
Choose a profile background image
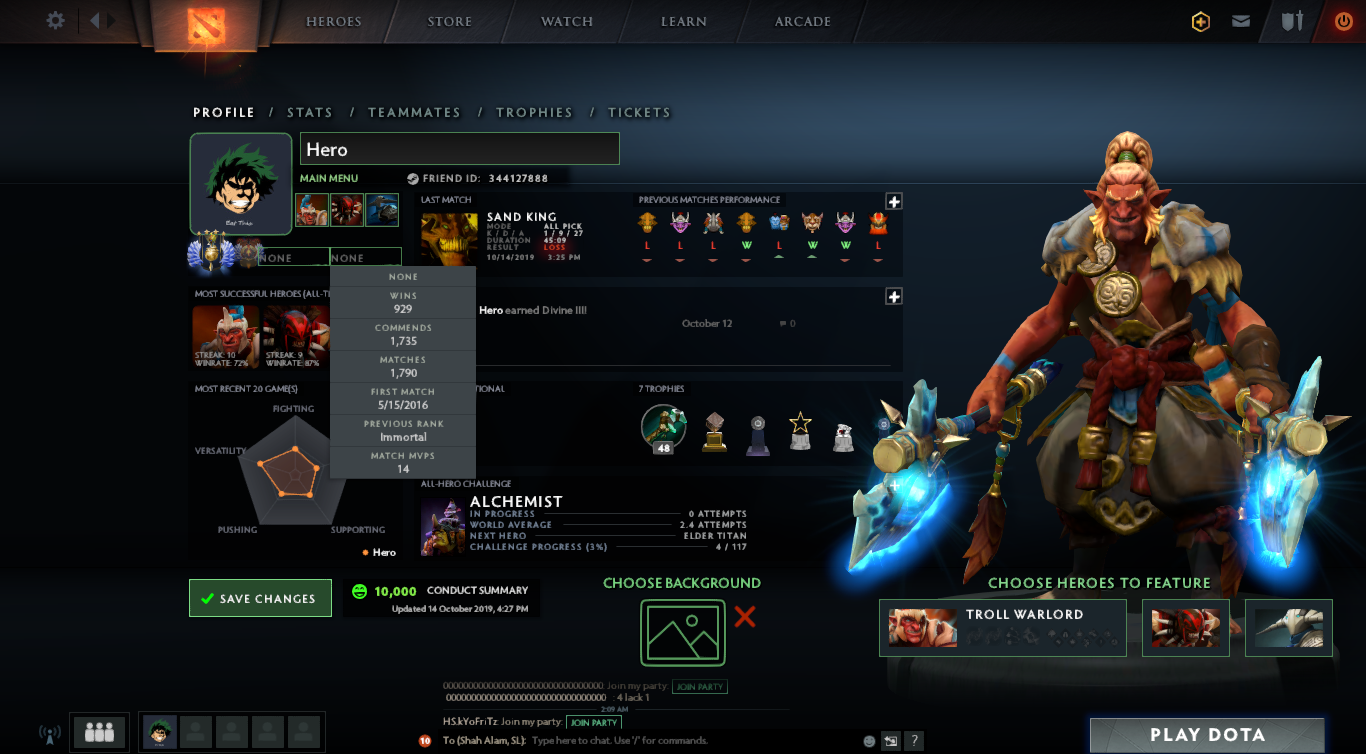pyautogui.click(x=683, y=632)
